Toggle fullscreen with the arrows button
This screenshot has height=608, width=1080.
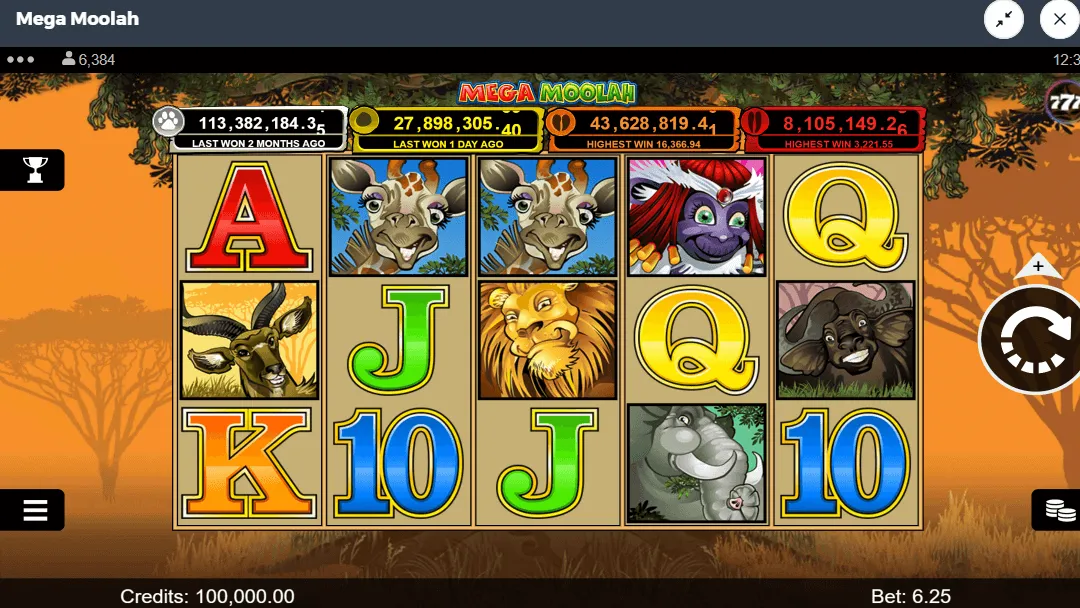(x=1004, y=19)
